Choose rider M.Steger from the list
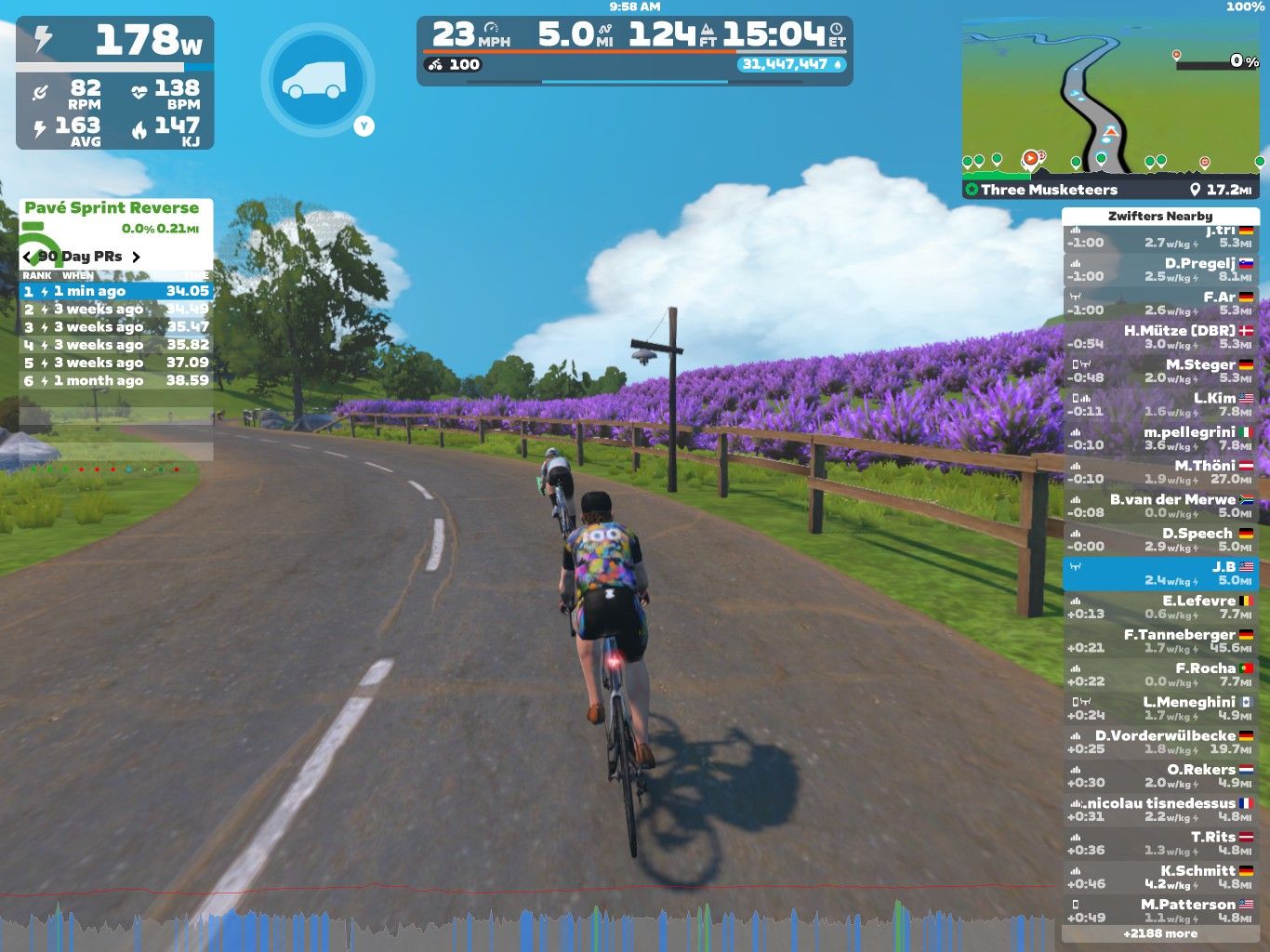The height and width of the screenshot is (952, 1270). 1159,371
